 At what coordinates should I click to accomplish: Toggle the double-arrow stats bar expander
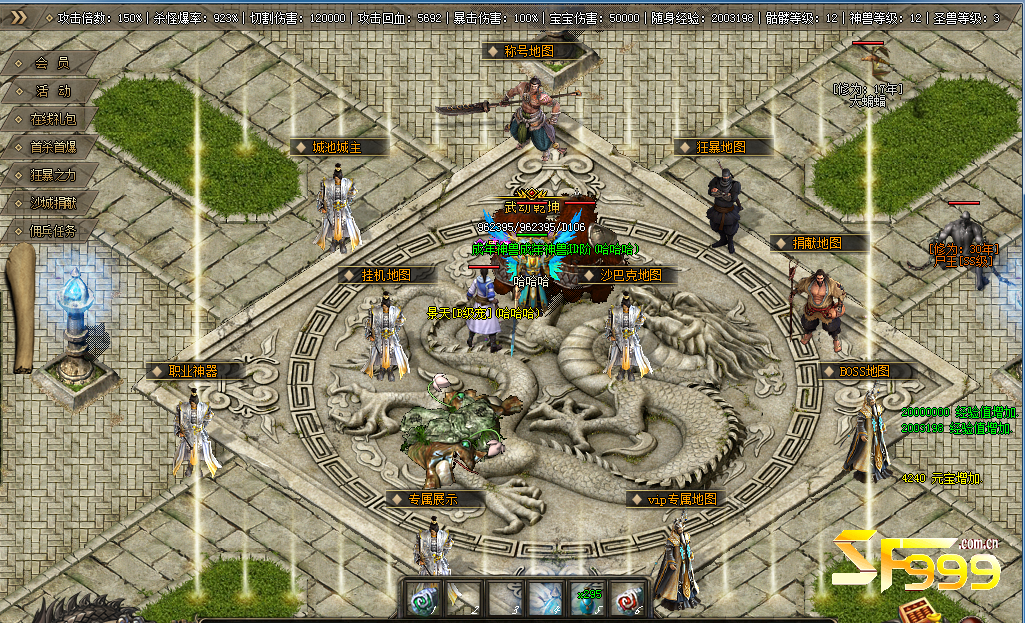pos(19,17)
